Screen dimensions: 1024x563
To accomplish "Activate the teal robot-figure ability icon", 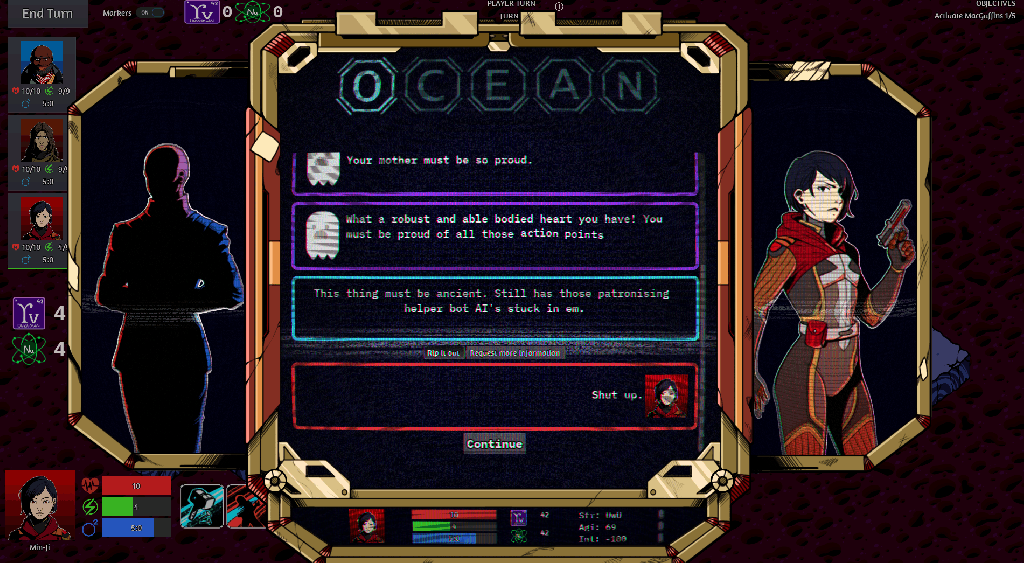I will coord(201,506).
